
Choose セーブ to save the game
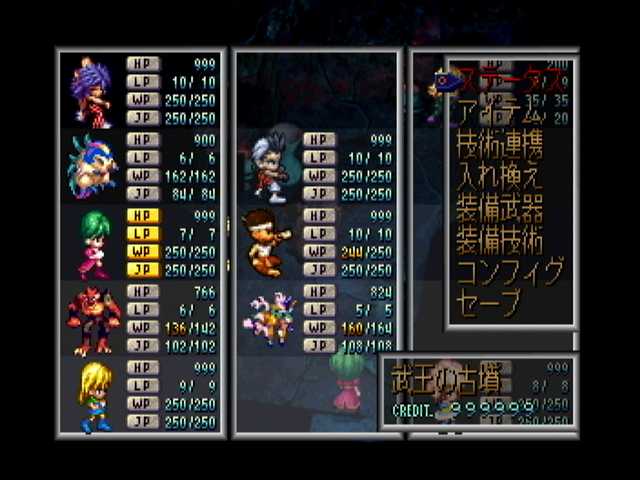tap(489, 303)
